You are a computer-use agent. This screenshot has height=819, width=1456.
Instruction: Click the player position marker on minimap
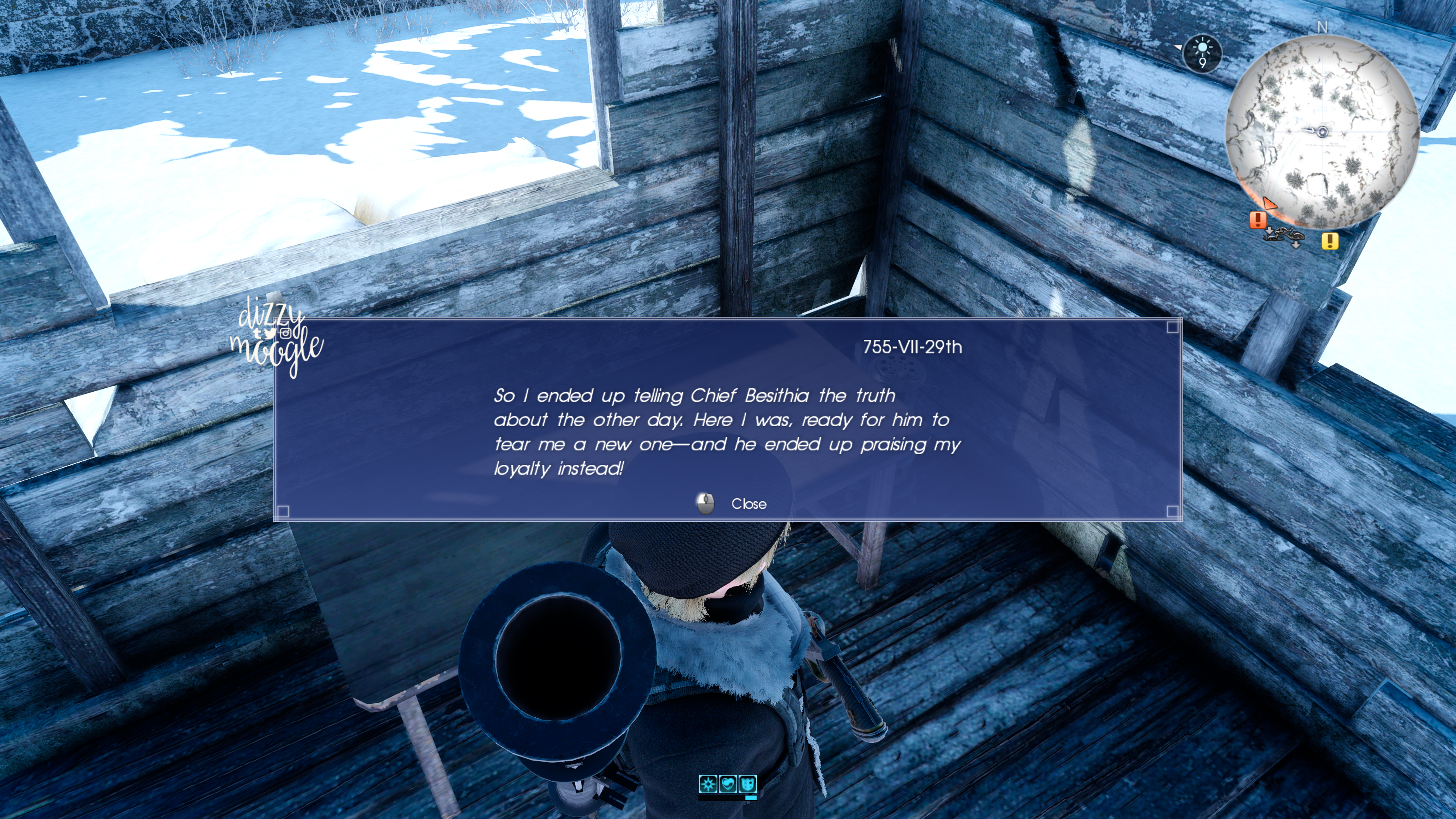click(x=1322, y=132)
